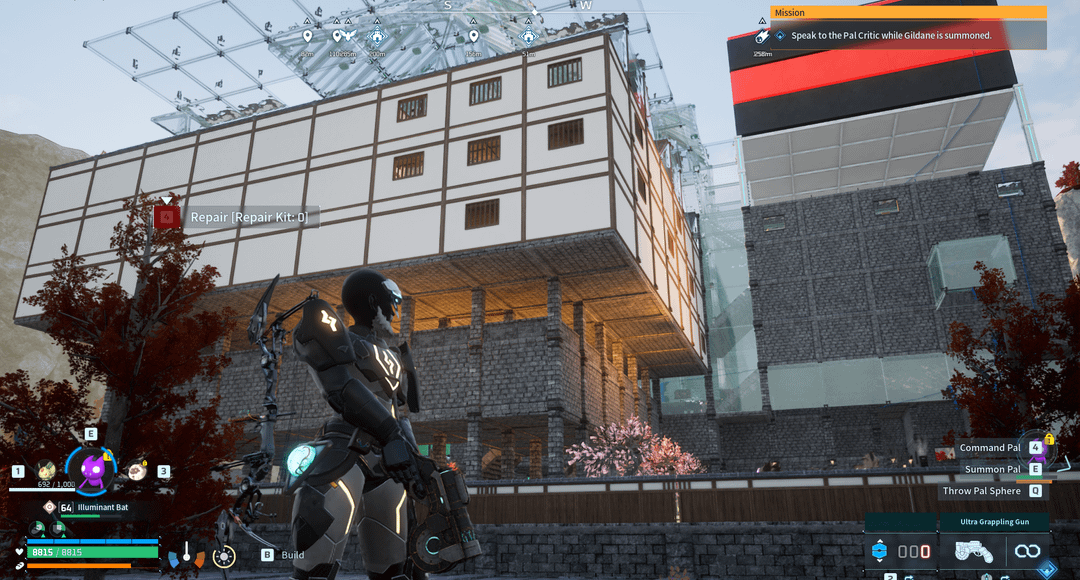Click the infinity ammo symbol
The width and height of the screenshot is (1080, 580).
1027,551
